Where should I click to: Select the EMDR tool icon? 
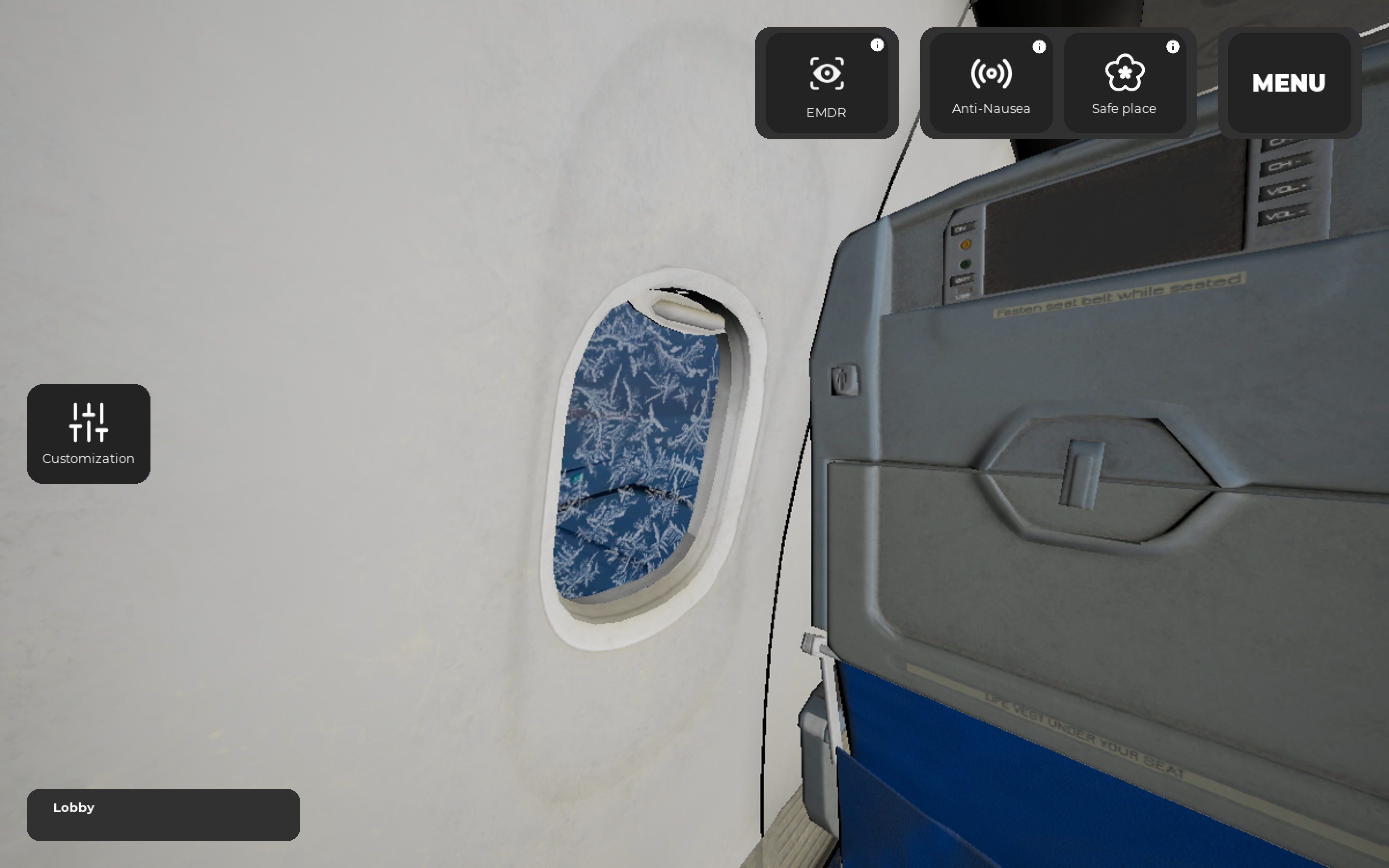point(827,73)
